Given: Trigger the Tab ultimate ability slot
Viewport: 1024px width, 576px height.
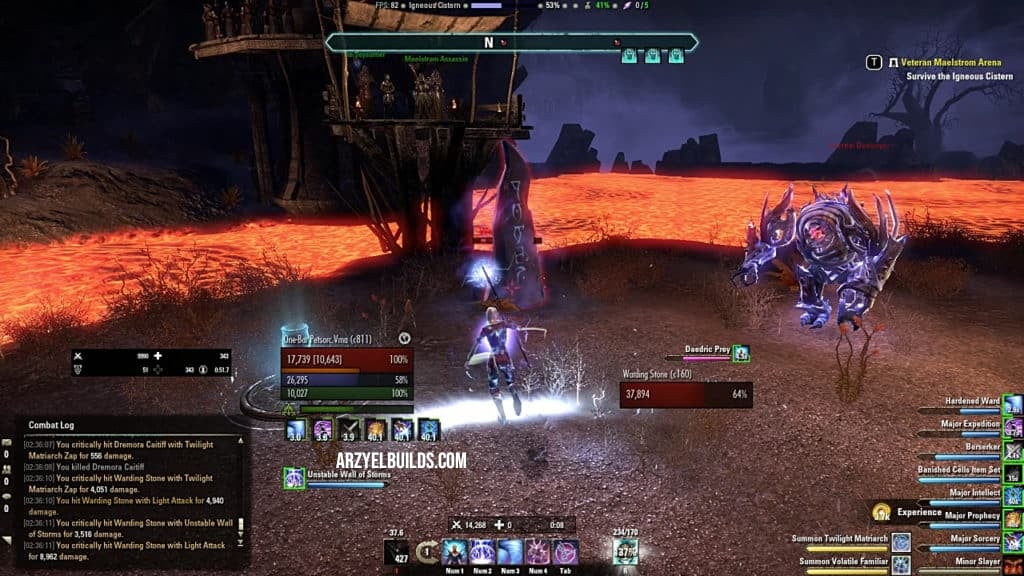Looking at the screenshot, I should point(567,552).
